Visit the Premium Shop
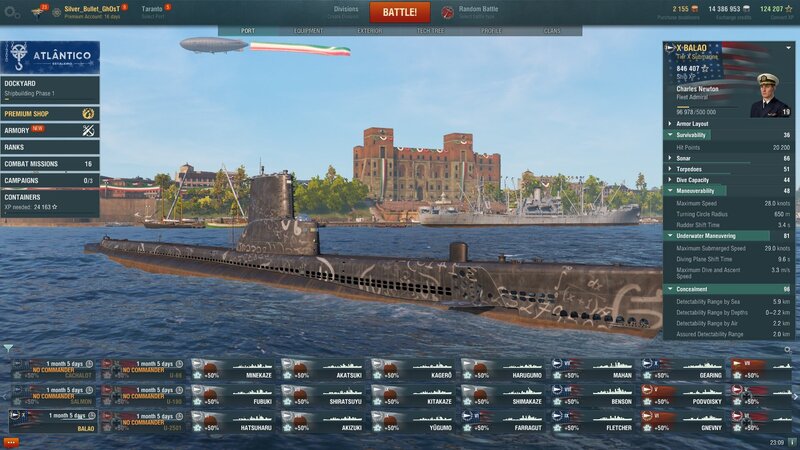Screen dimensions: 800x450 pos(50,114)
